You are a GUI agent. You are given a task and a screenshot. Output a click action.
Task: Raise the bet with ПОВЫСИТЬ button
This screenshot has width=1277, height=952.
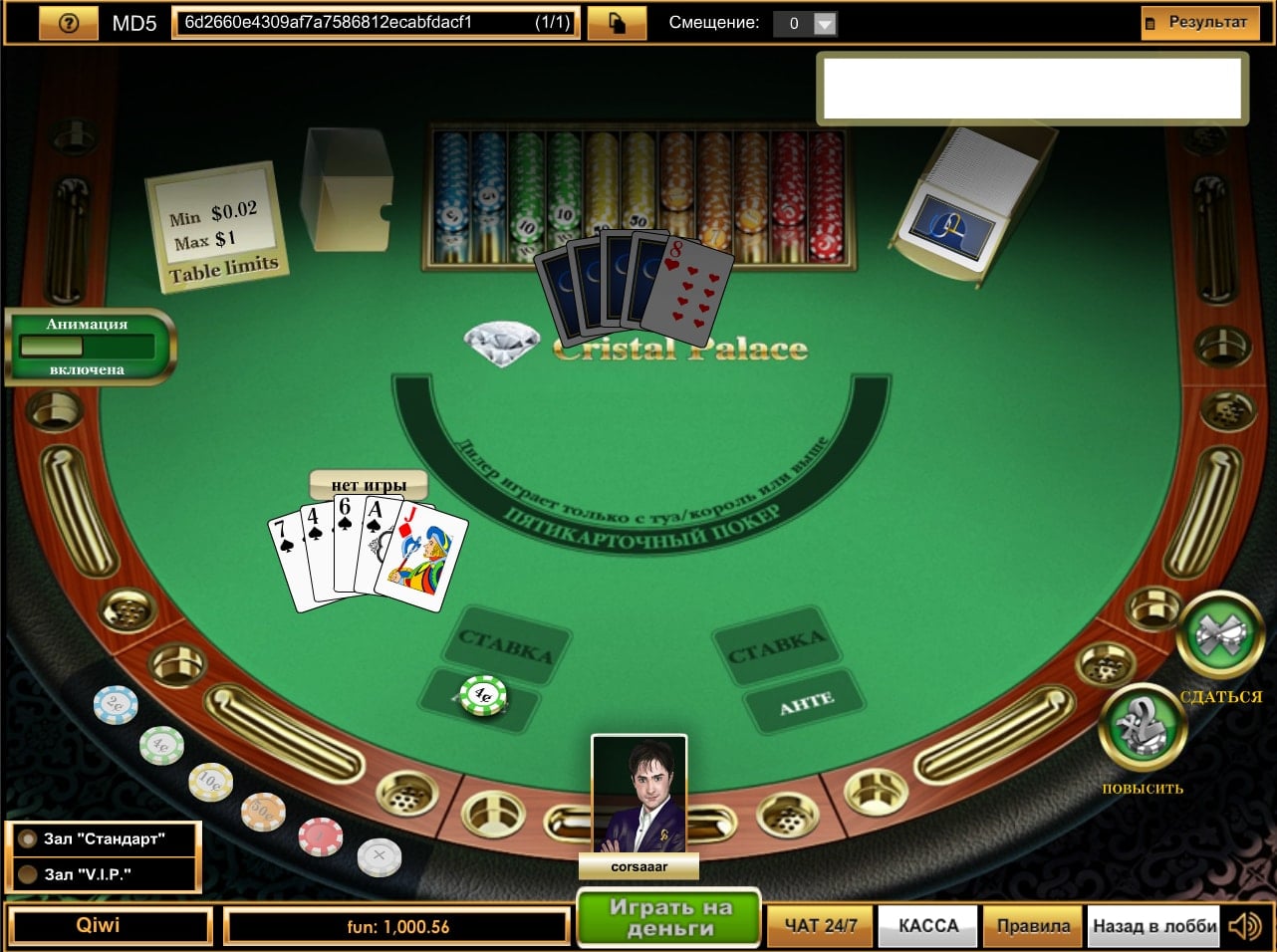click(x=1142, y=728)
